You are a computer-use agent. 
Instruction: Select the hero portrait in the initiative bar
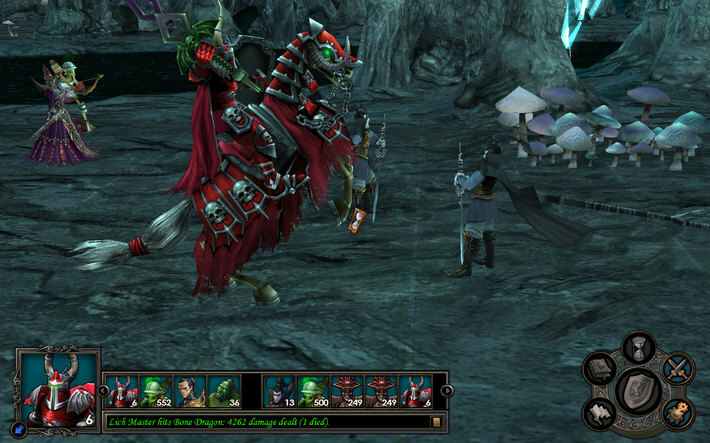[190, 391]
